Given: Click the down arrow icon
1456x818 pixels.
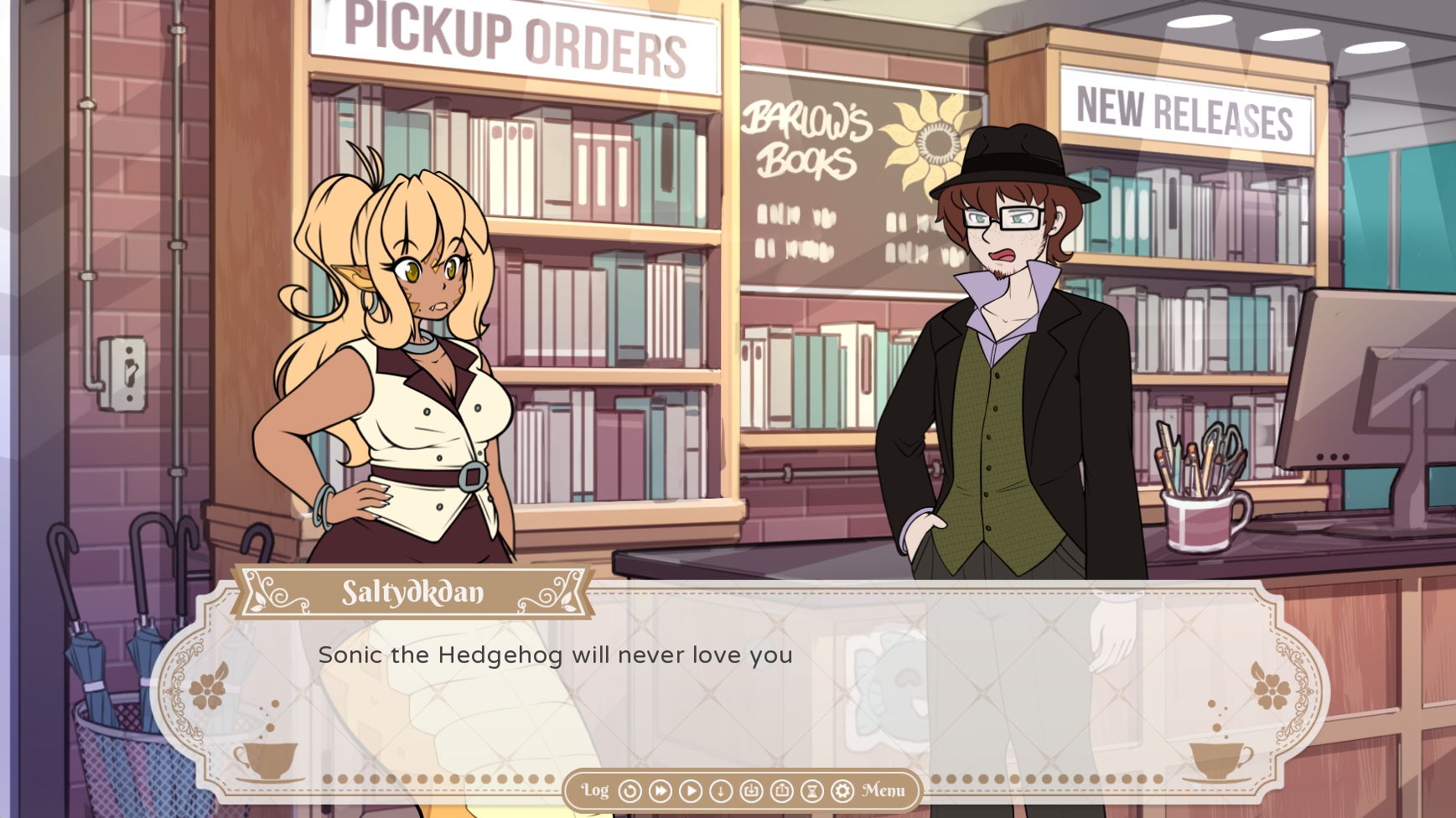Looking at the screenshot, I should click(x=721, y=791).
